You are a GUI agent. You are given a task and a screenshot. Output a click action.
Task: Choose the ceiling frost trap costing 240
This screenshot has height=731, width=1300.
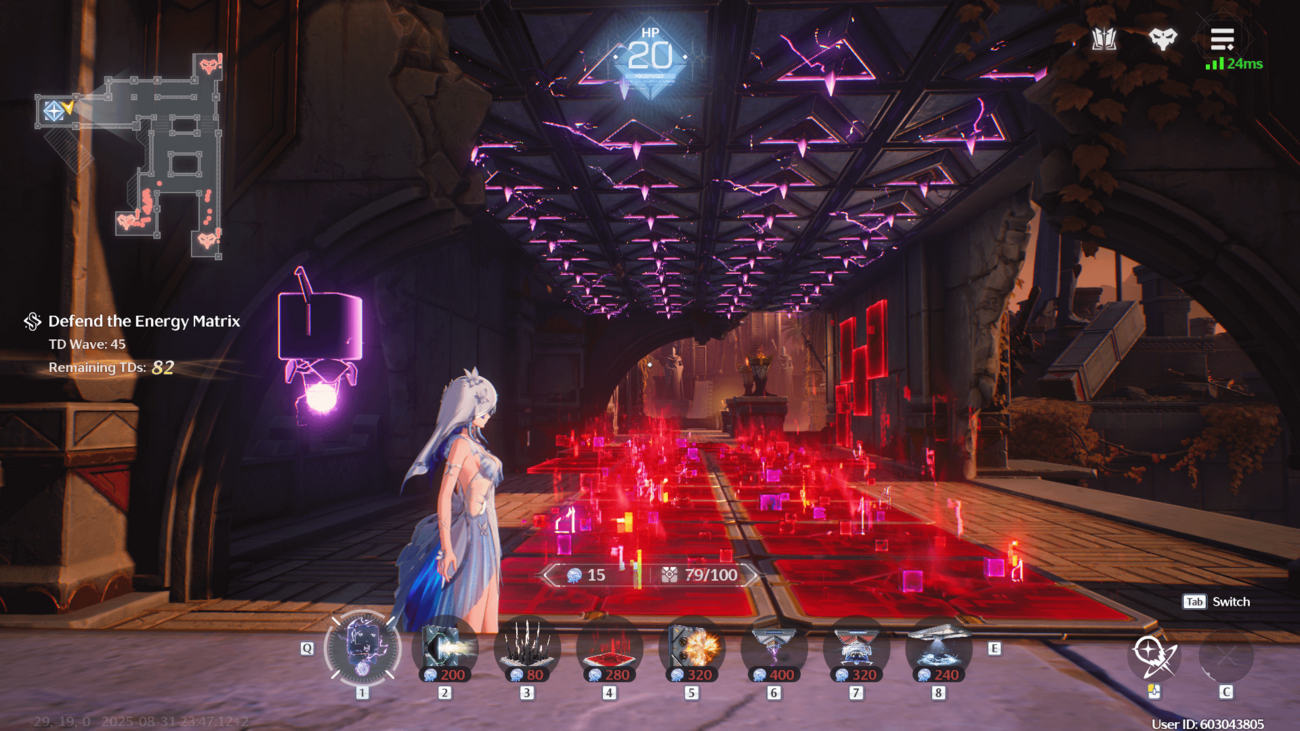pyautogui.click(x=938, y=648)
